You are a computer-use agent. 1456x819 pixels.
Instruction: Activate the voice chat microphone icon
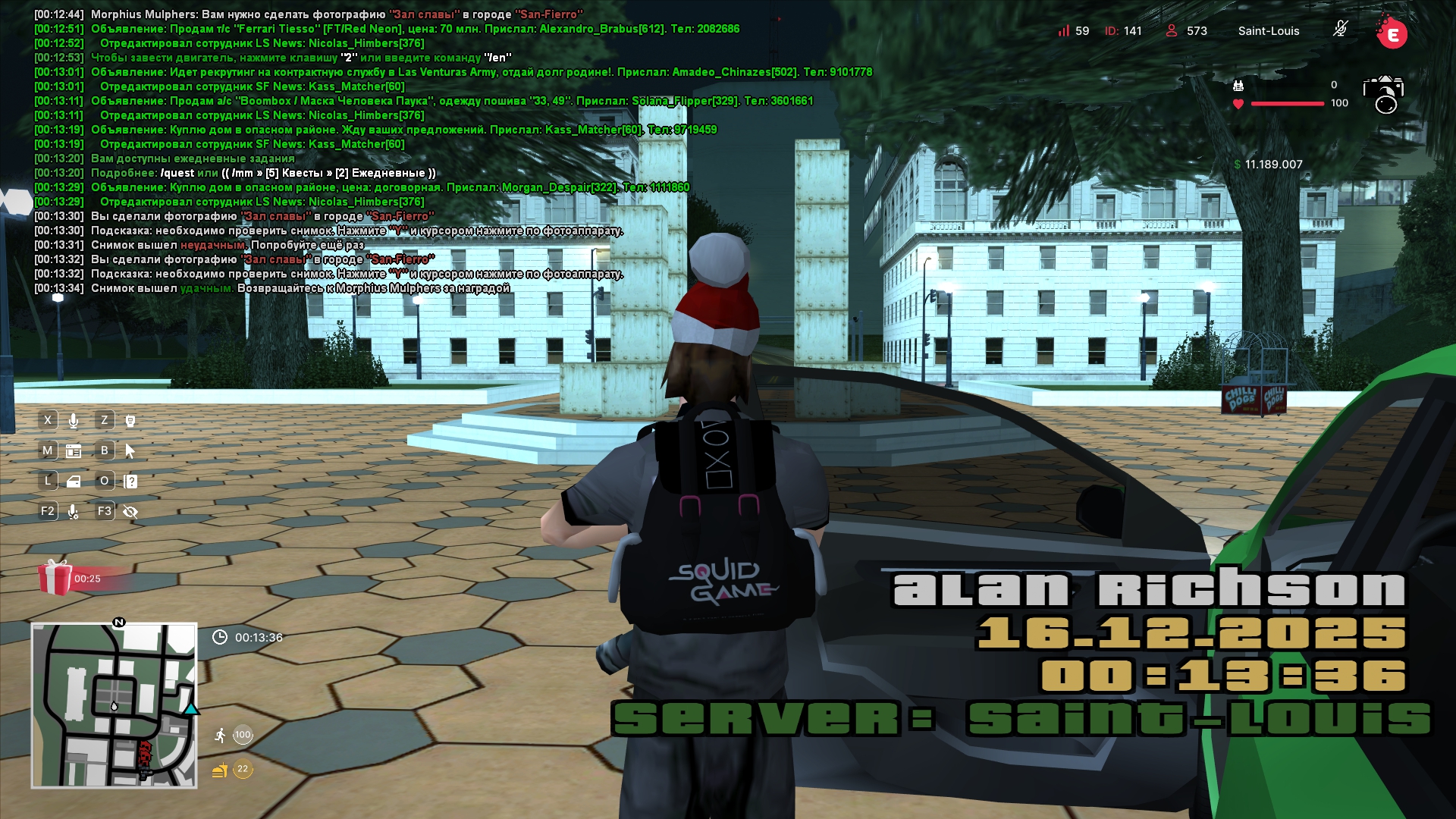74,420
